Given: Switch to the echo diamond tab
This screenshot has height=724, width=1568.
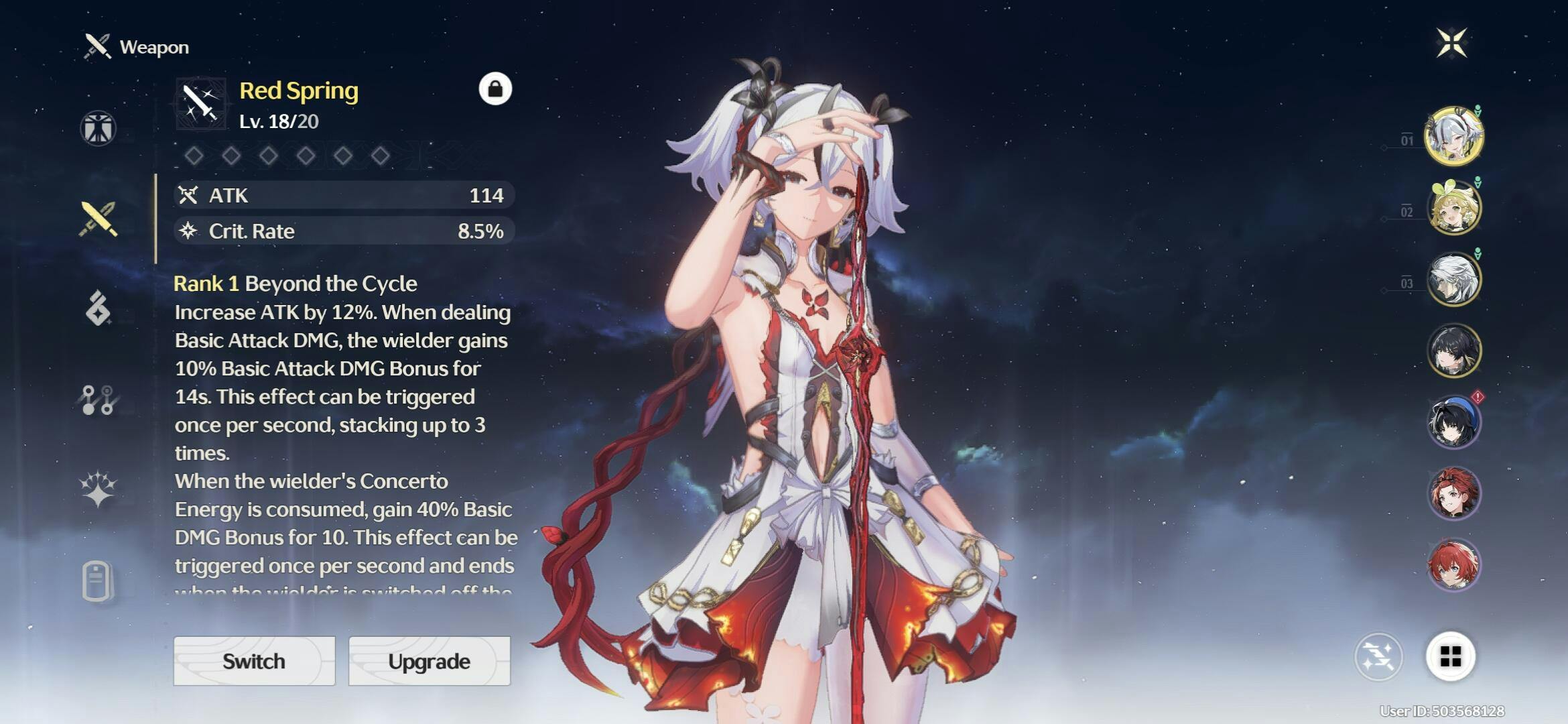Looking at the screenshot, I should click(98, 308).
